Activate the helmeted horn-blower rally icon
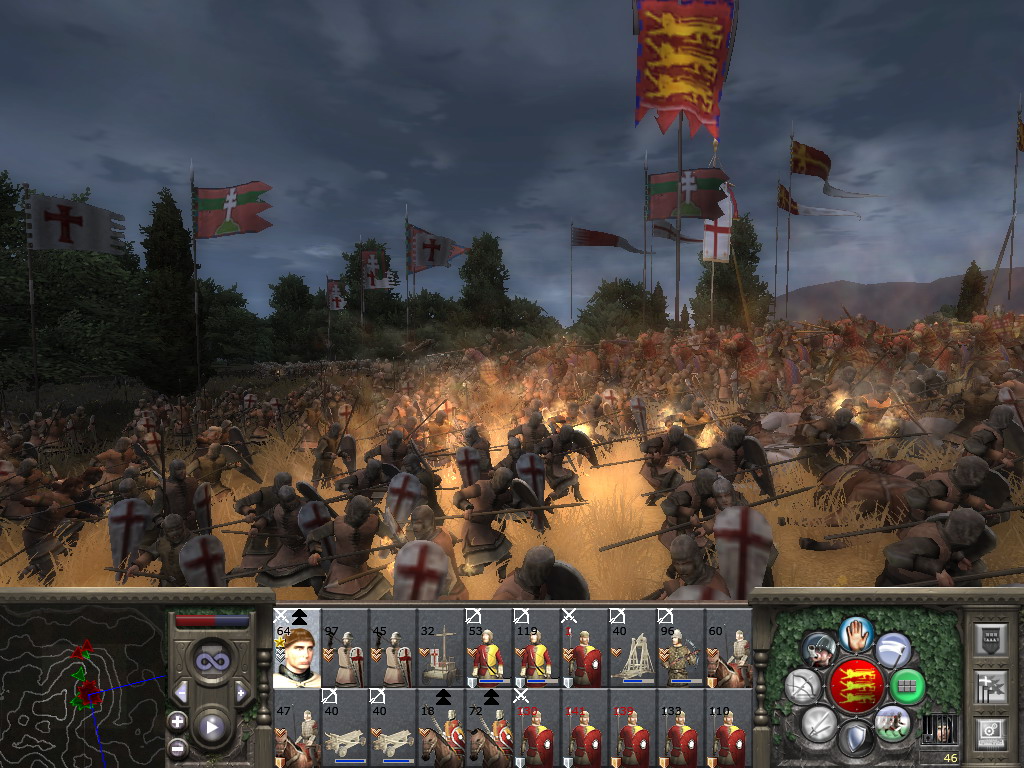Image resolution: width=1024 pixels, height=768 pixels. [819, 651]
